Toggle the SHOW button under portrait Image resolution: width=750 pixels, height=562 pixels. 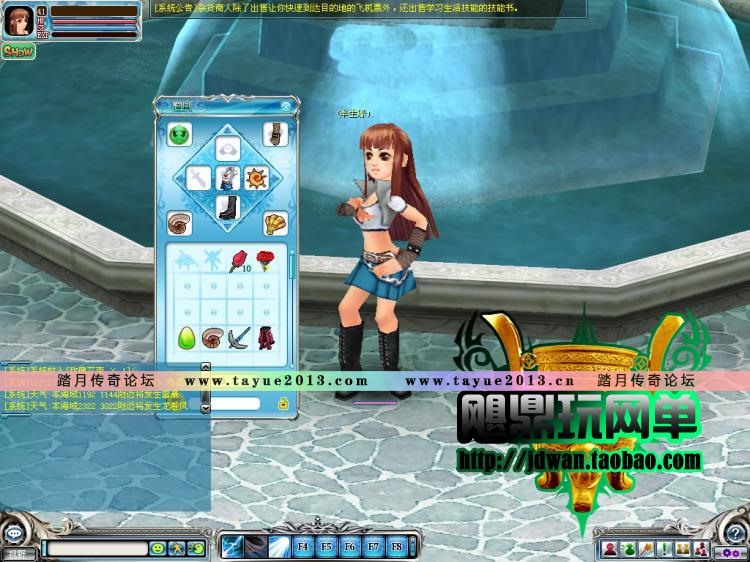coord(17,51)
